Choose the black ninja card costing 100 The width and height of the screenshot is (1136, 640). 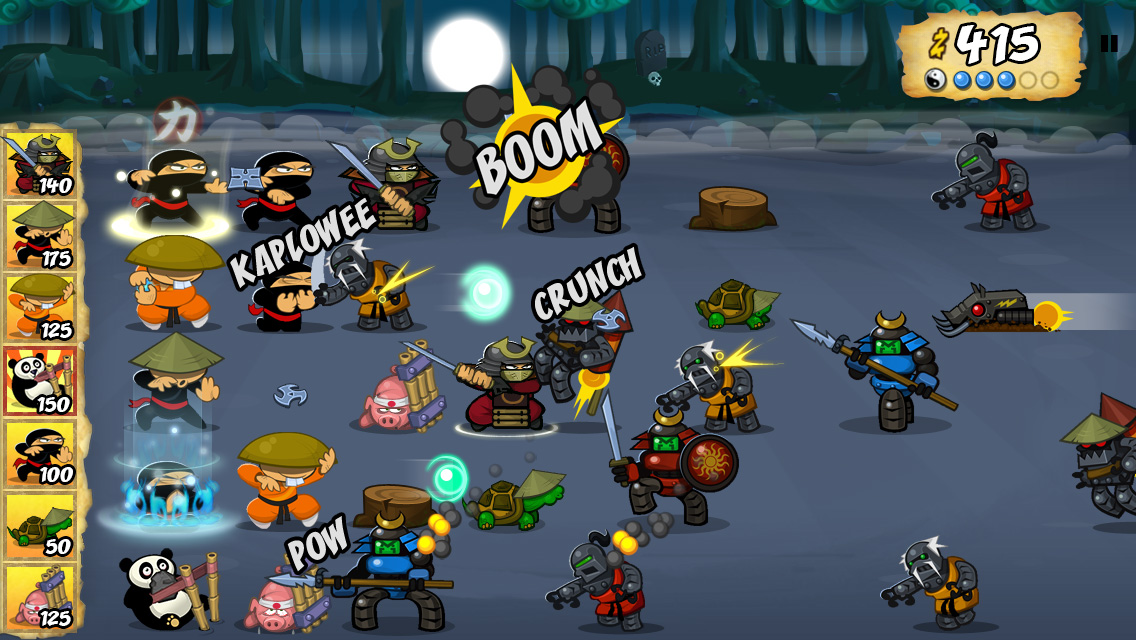tap(40, 454)
